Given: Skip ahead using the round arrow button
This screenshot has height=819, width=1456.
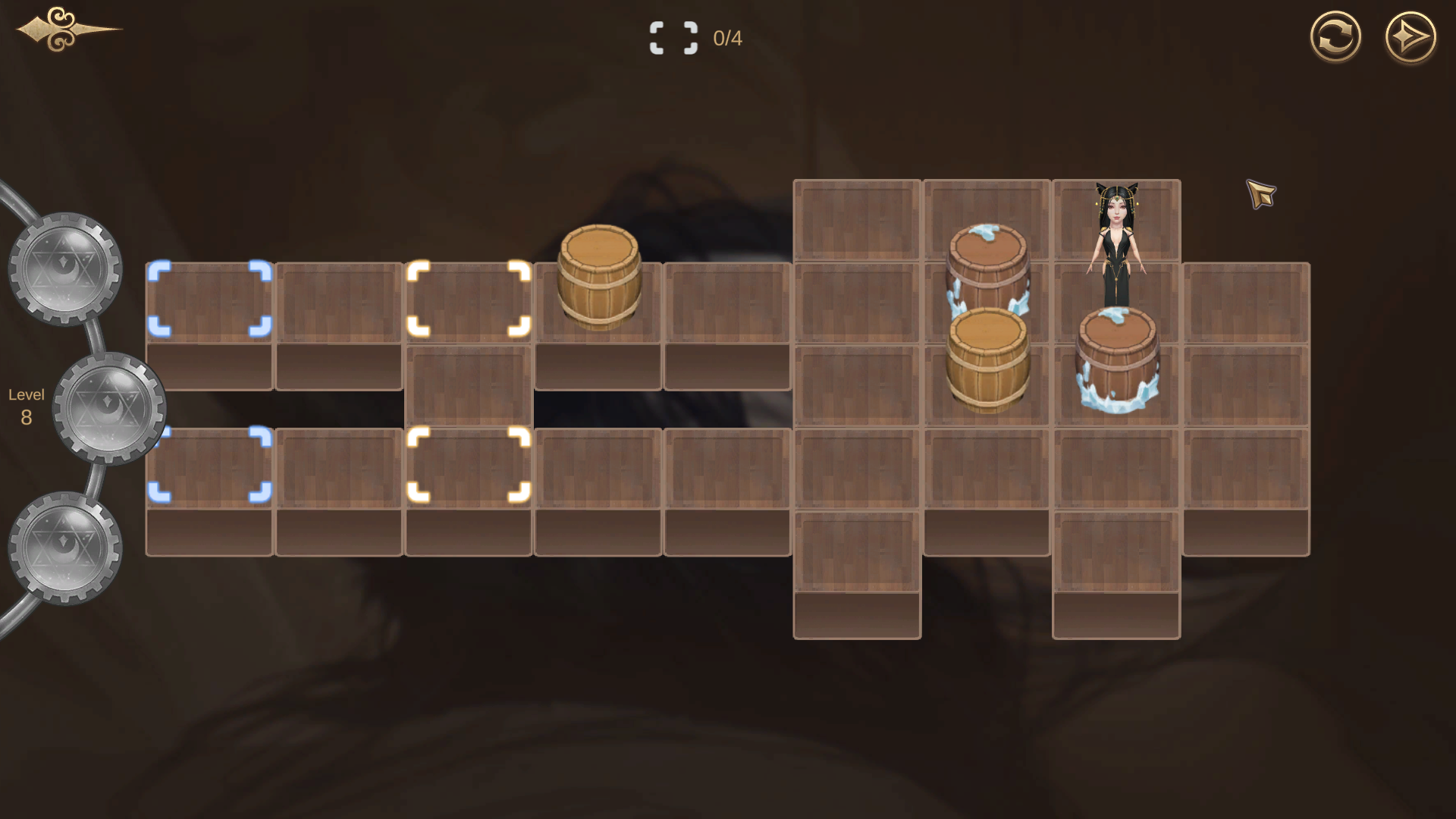Looking at the screenshot, I should point(1410,37).
